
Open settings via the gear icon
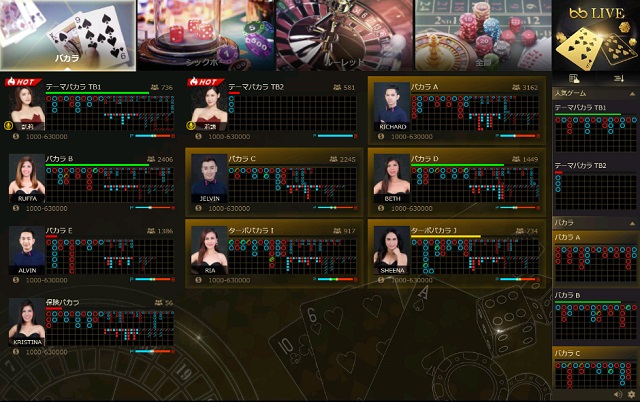point(630,395)
